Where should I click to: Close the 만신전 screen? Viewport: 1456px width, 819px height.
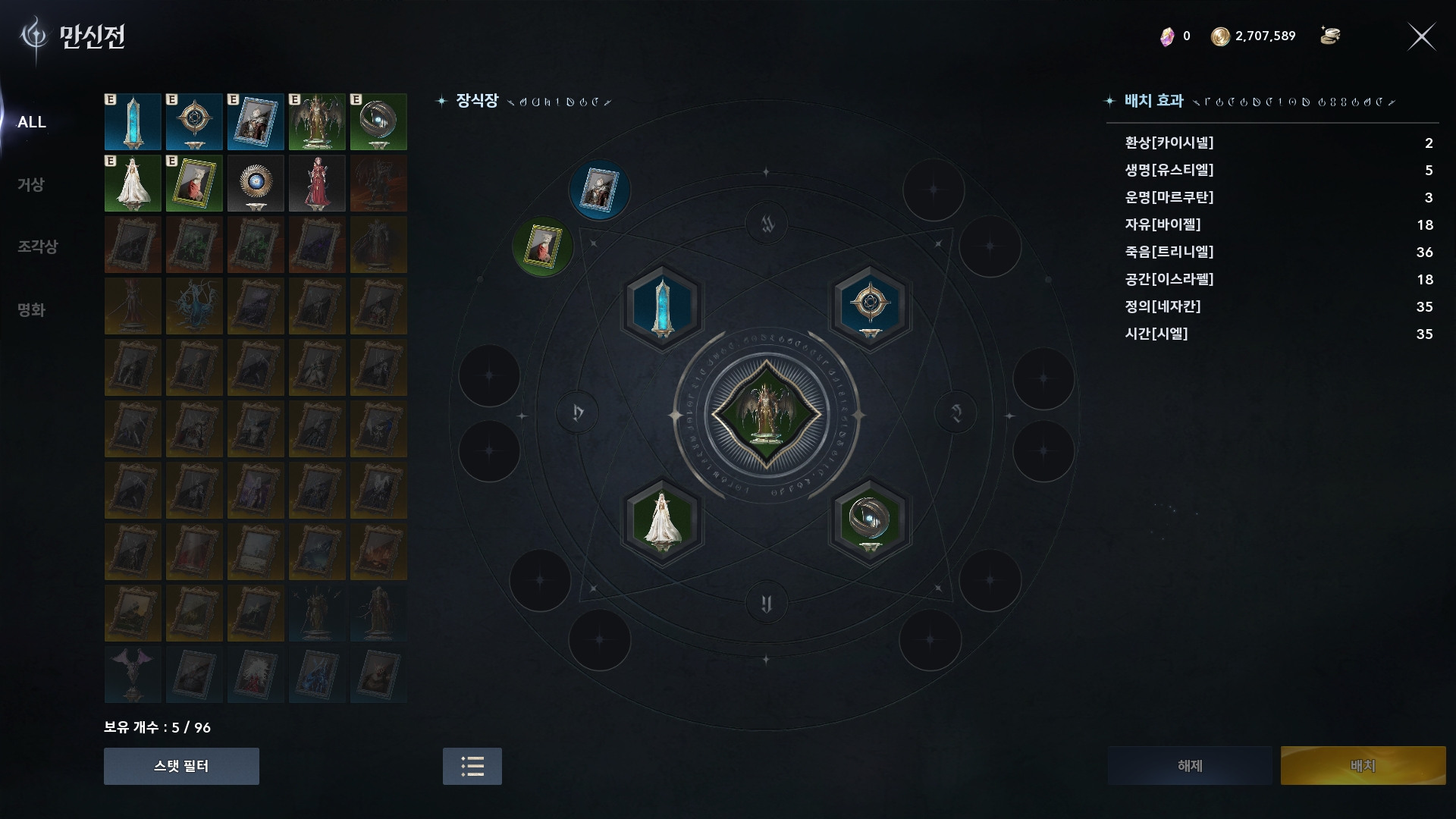[x=1421, y=36]
